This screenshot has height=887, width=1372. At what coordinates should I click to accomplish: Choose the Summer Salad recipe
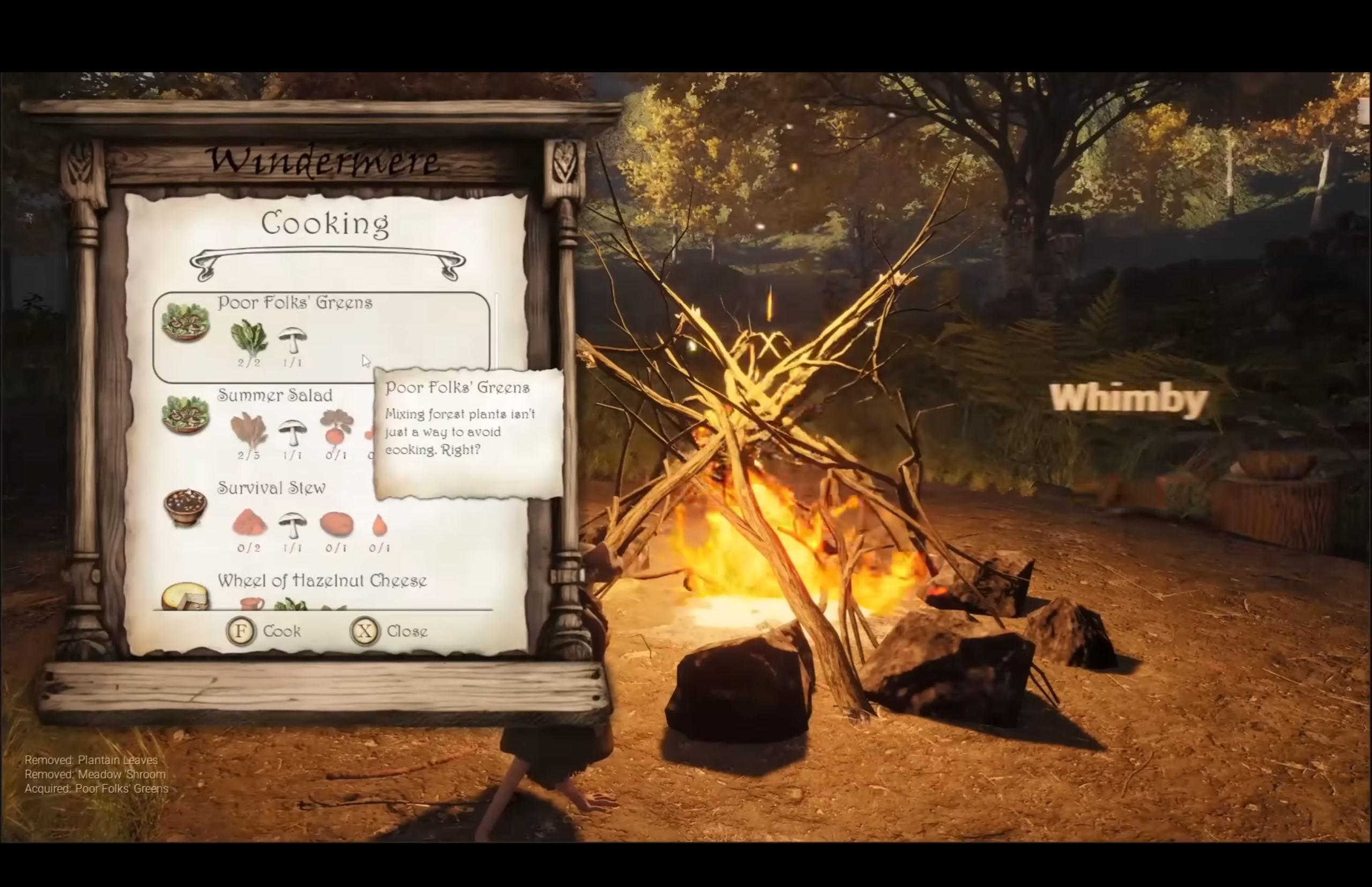275,396
